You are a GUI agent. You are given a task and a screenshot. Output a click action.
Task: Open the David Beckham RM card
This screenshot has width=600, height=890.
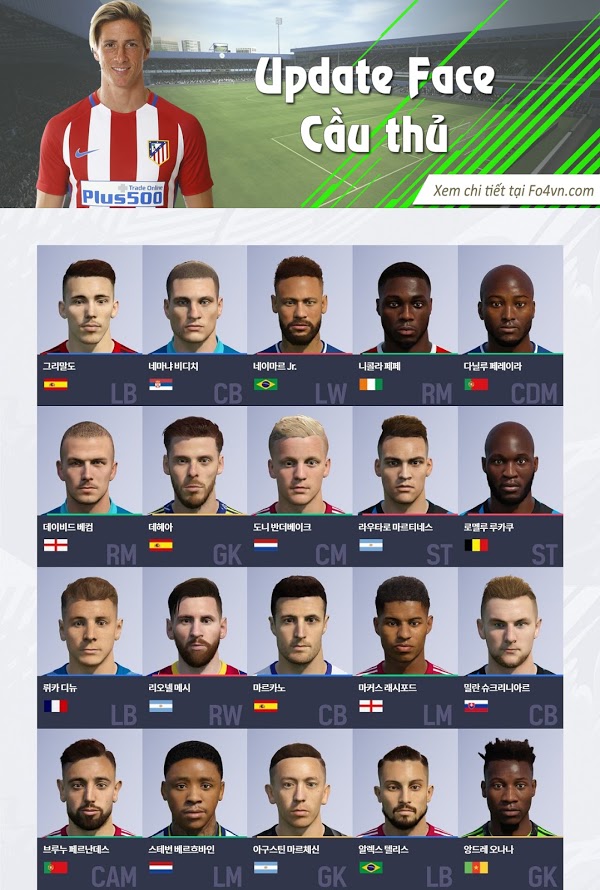pos(90,485)
